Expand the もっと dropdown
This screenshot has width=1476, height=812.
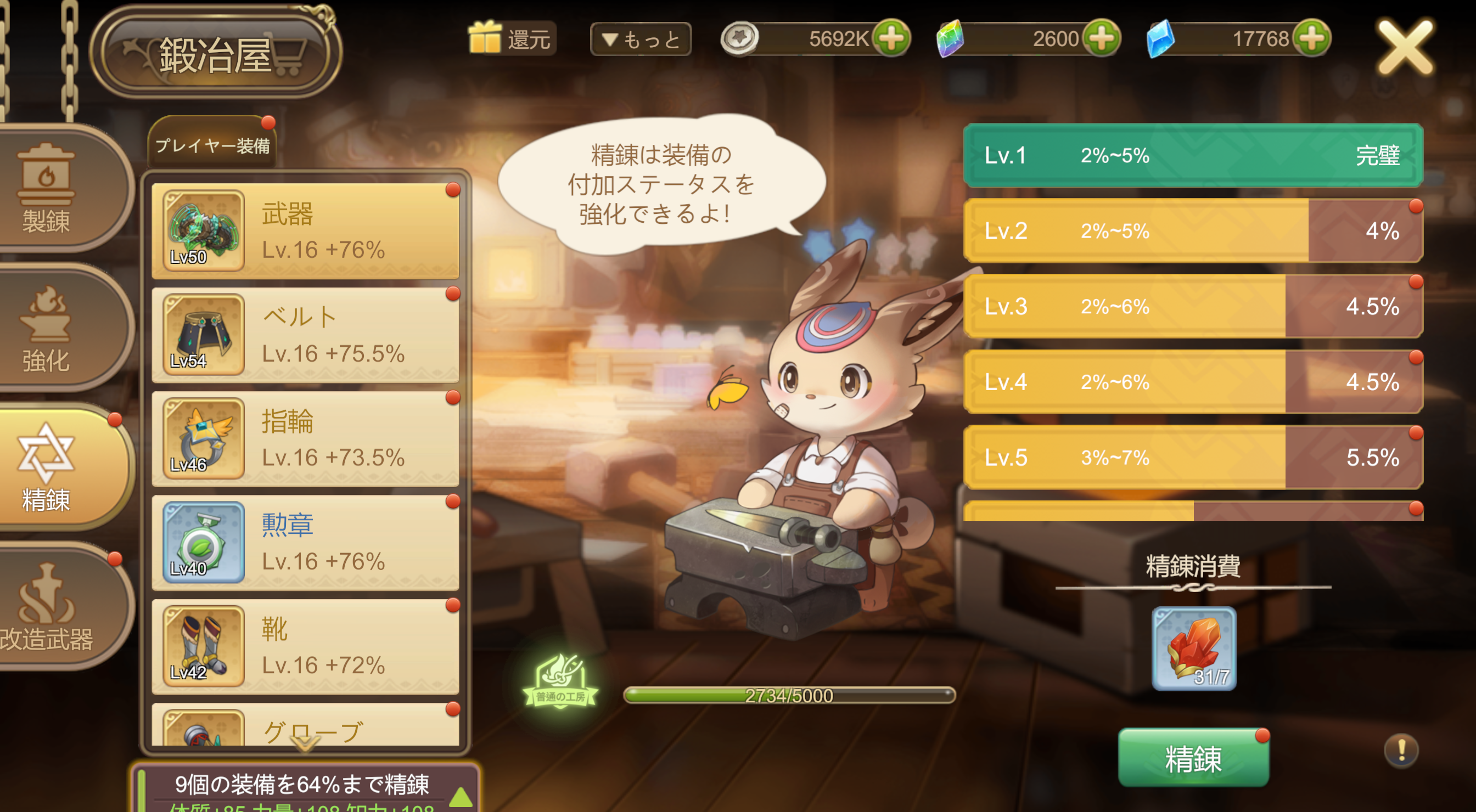click(640, 39)
